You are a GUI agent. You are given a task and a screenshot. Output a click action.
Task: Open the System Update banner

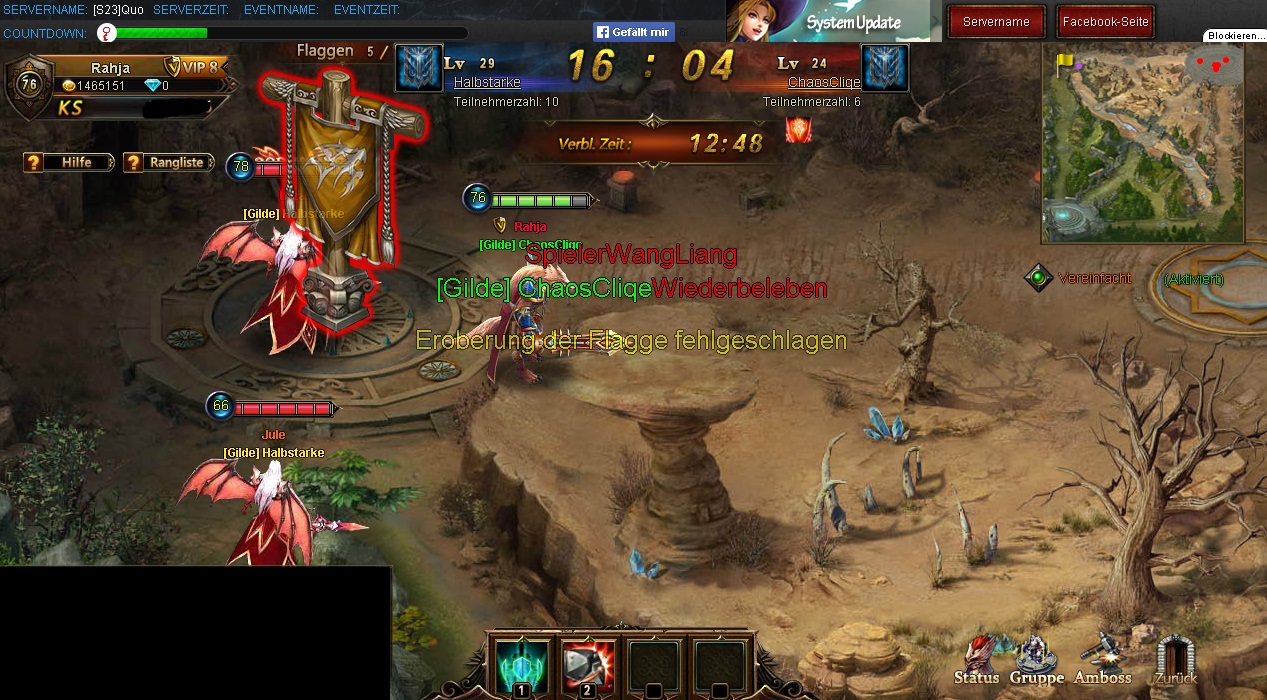(828, 21)
